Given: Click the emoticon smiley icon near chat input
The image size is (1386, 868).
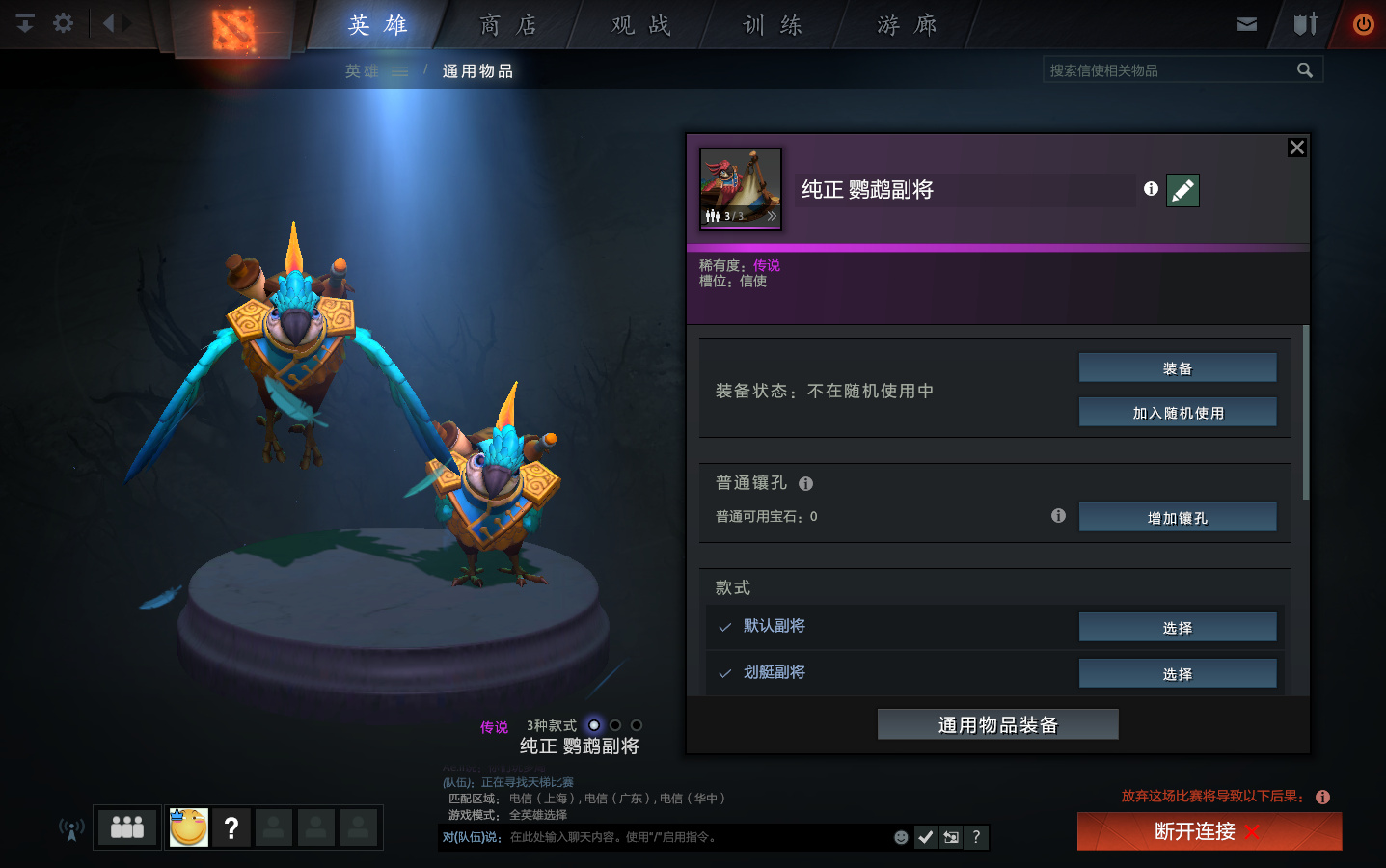Looking at the screenshot, I should (x=900, y=837).
